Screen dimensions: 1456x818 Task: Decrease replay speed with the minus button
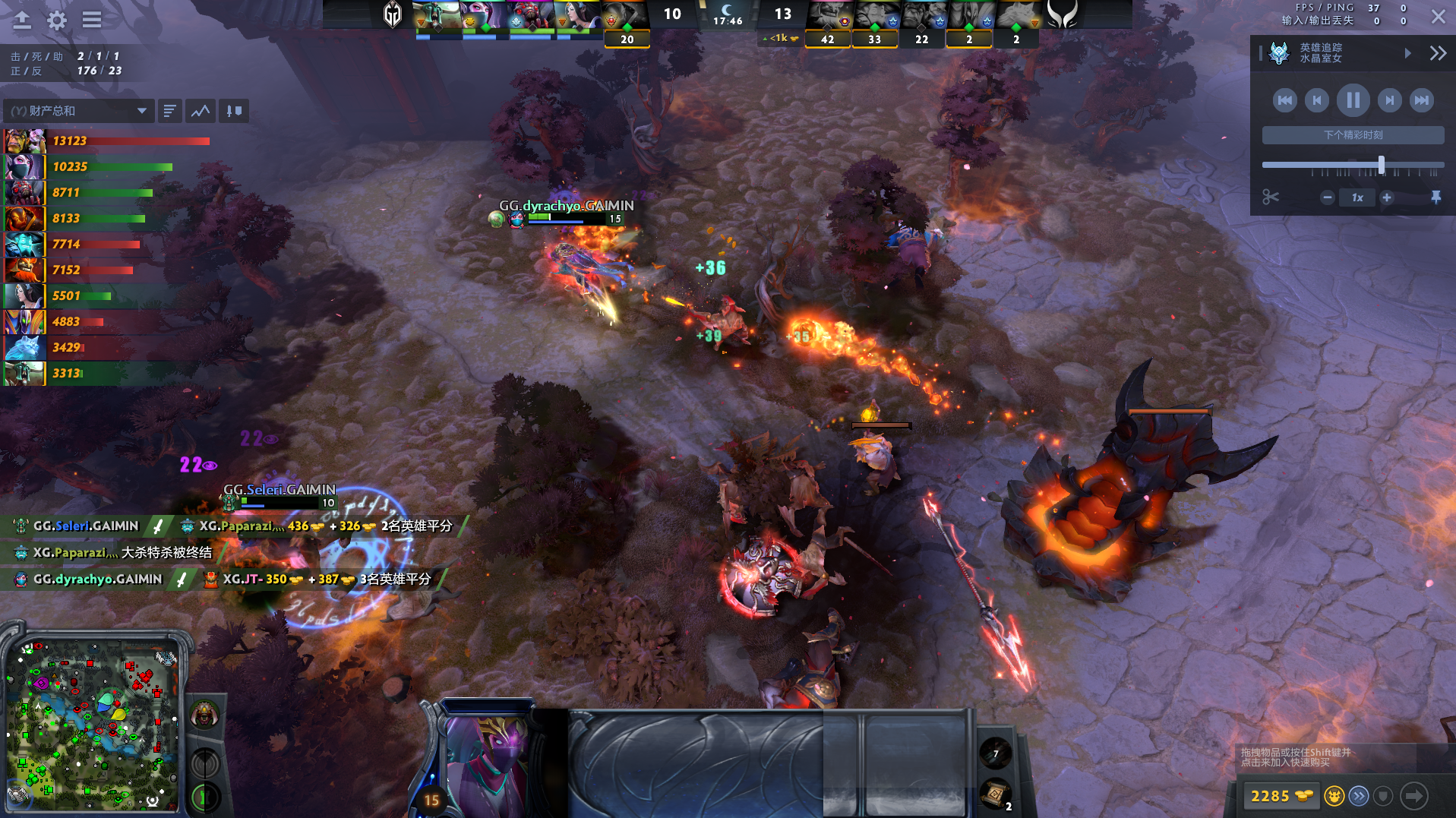click(x=1327, y=197)
